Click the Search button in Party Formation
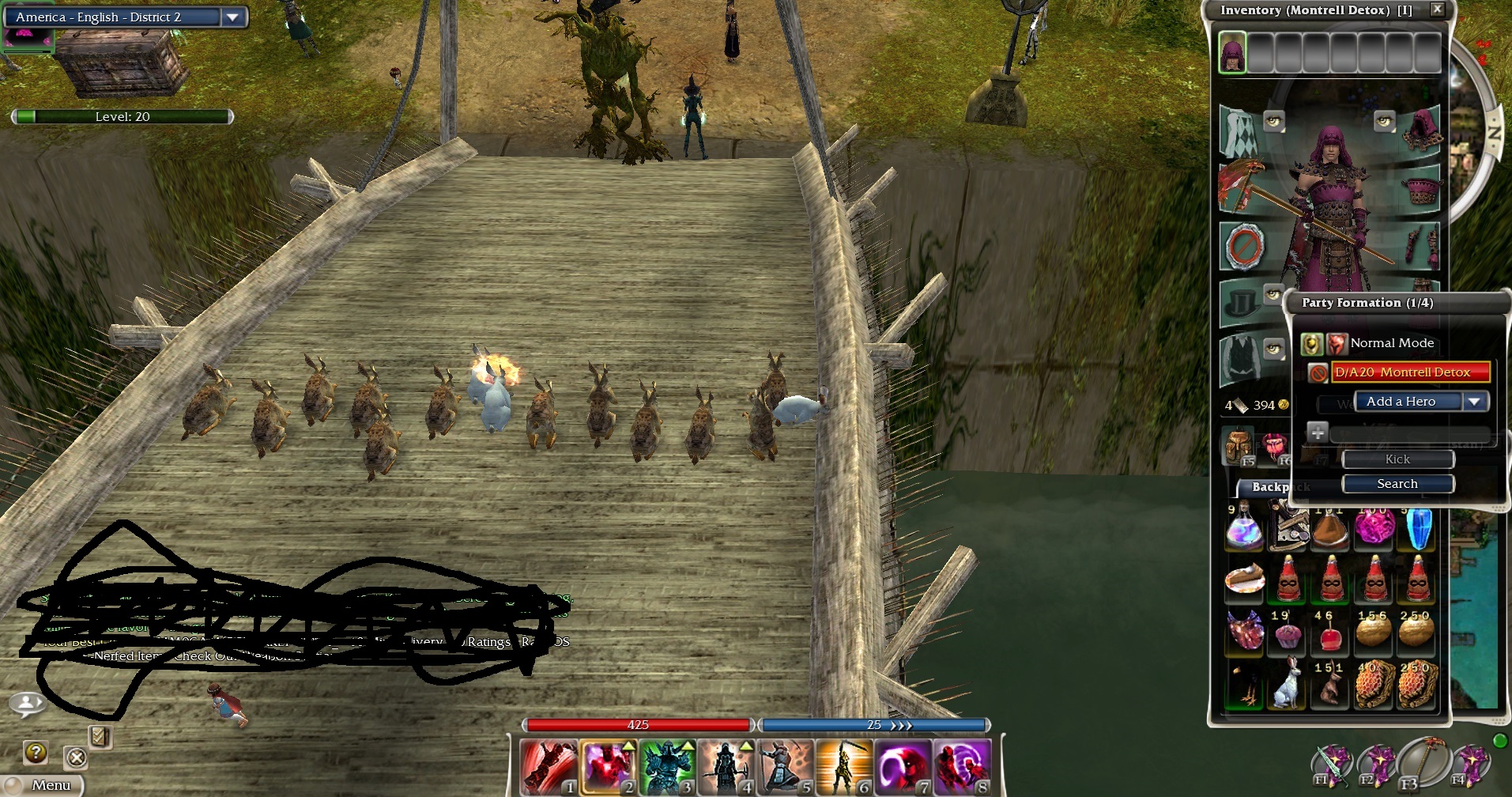This screenshot has height=797, width=1512. [x=1397, y=484]
